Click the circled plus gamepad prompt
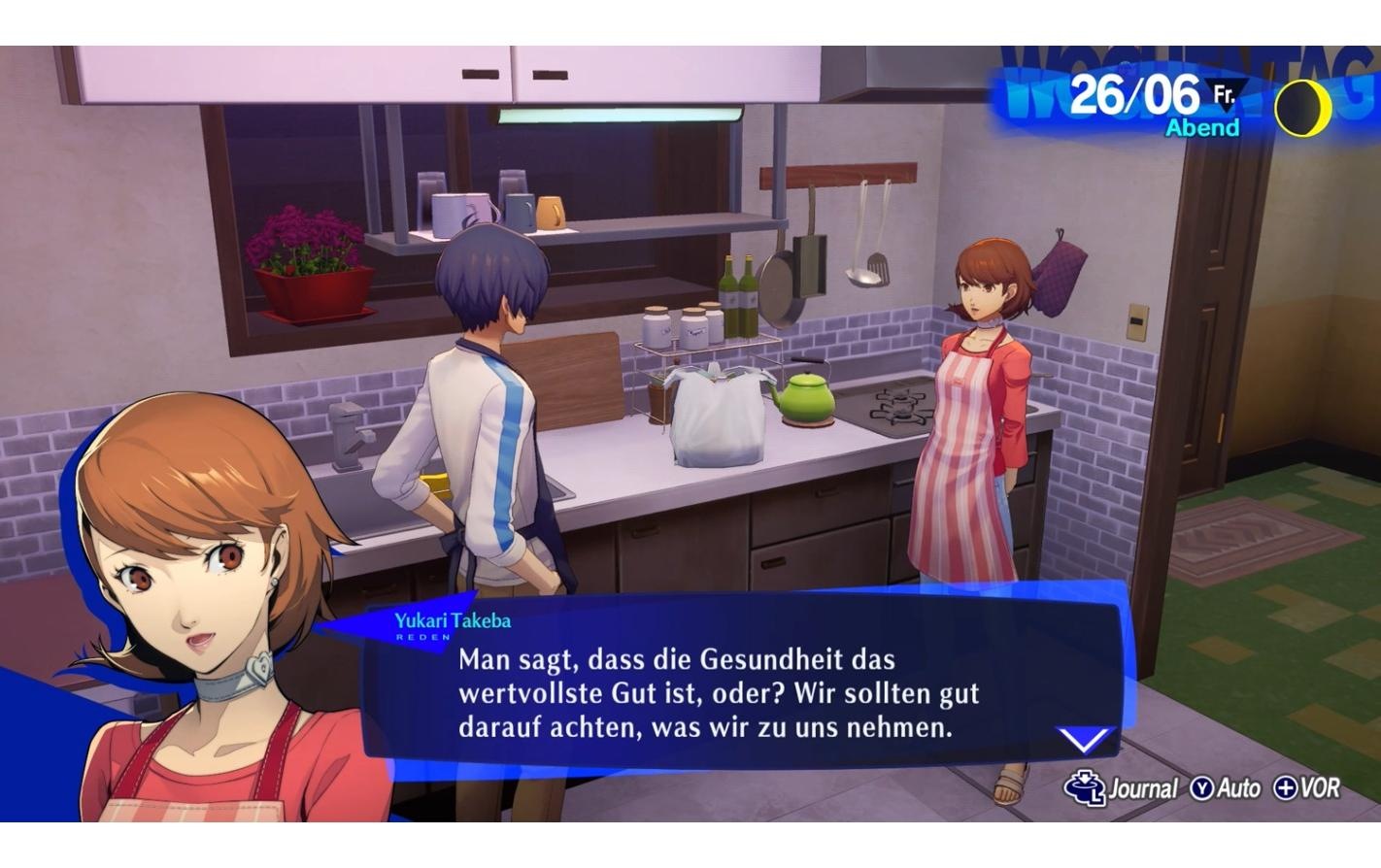 point(1284,788)
